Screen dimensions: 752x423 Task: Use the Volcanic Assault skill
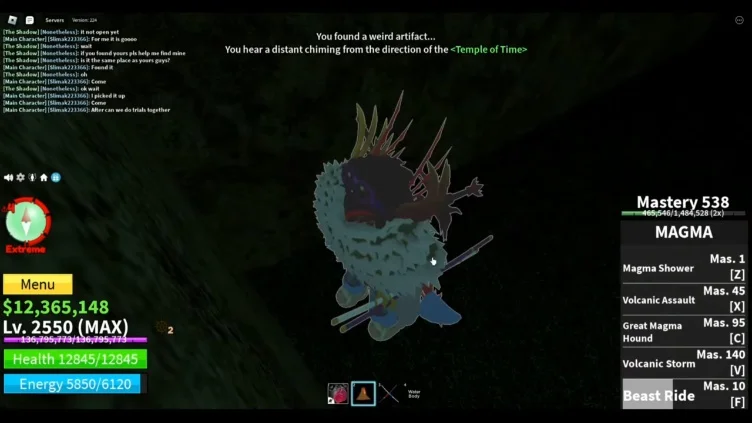[684, 299]
